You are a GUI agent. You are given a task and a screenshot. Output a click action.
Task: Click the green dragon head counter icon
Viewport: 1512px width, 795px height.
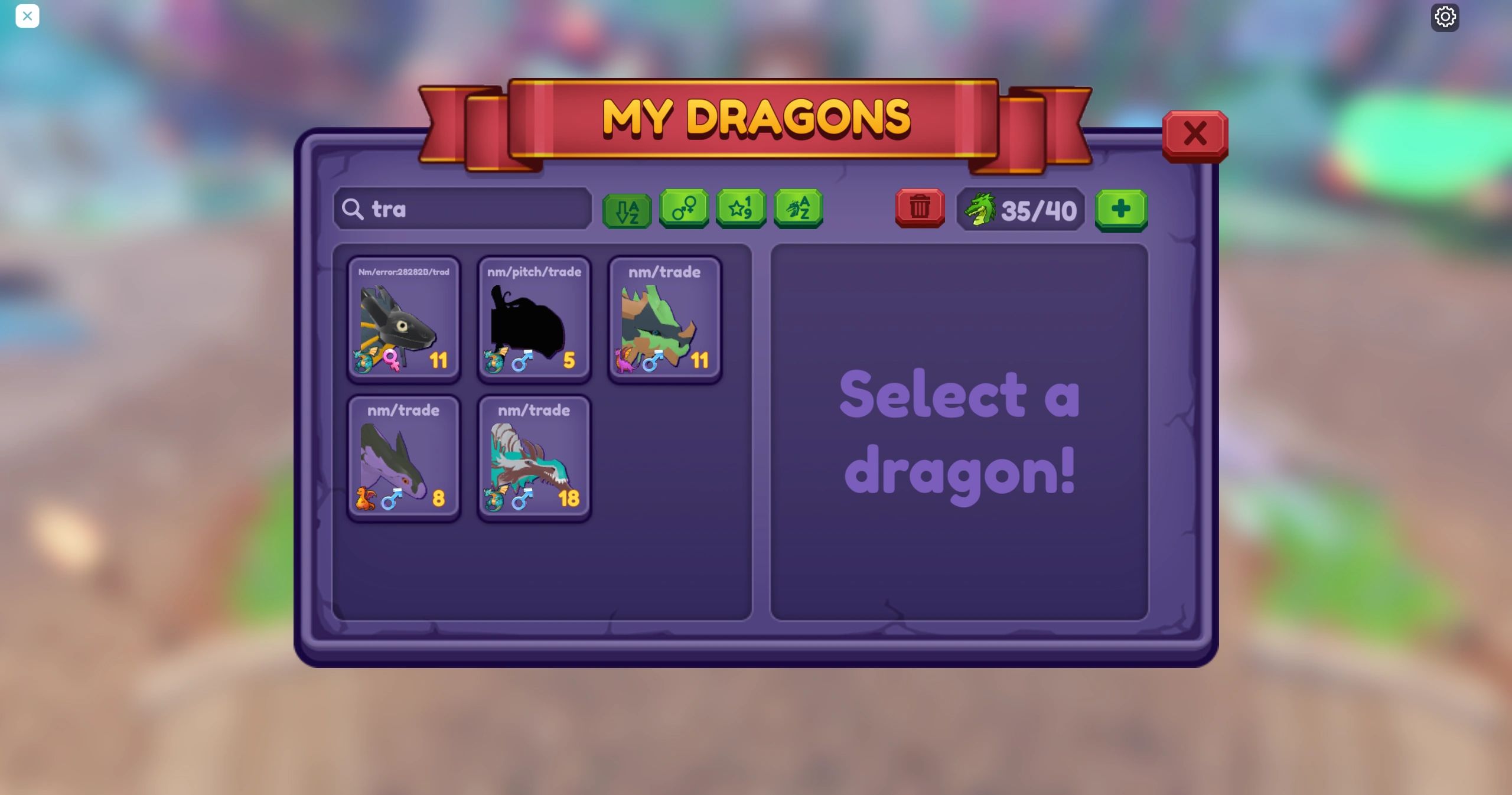point(980,208)
